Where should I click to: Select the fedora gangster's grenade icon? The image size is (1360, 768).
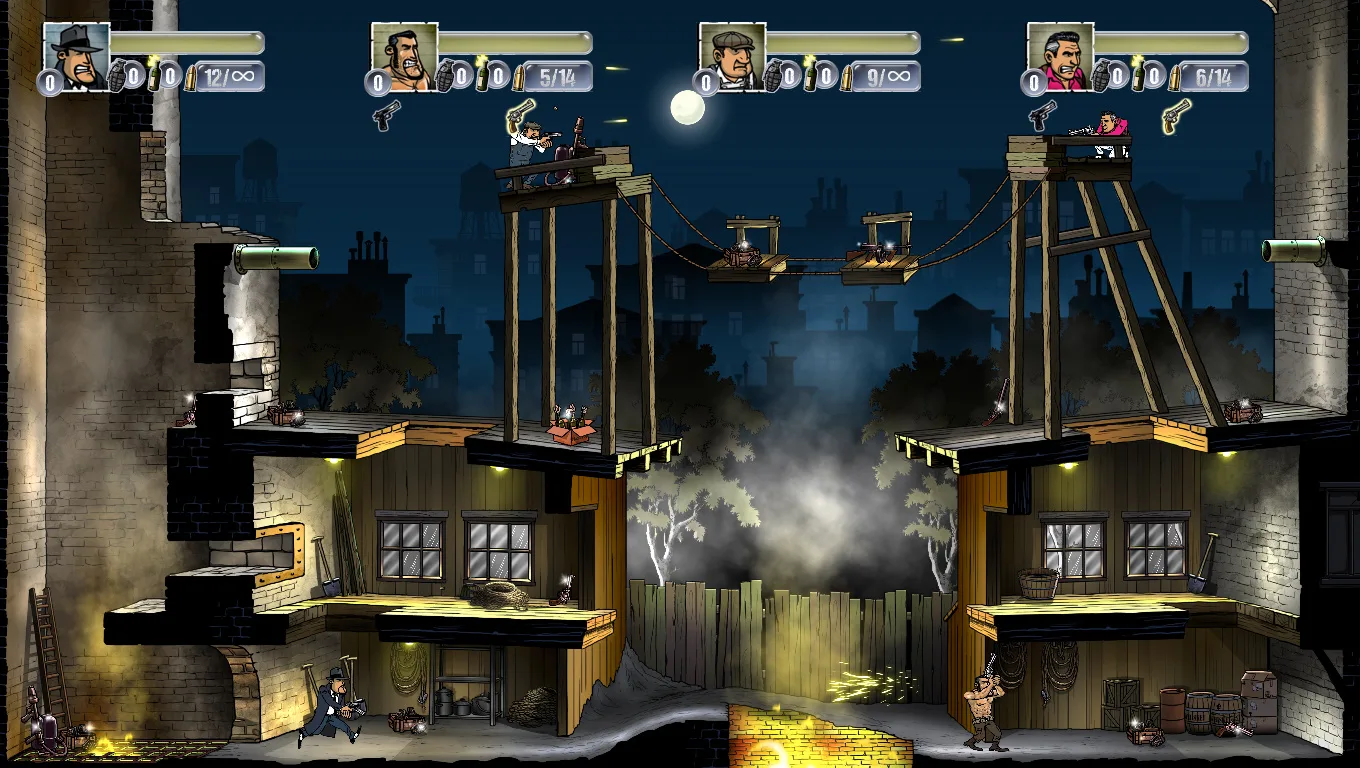click(x=116, y=75)
